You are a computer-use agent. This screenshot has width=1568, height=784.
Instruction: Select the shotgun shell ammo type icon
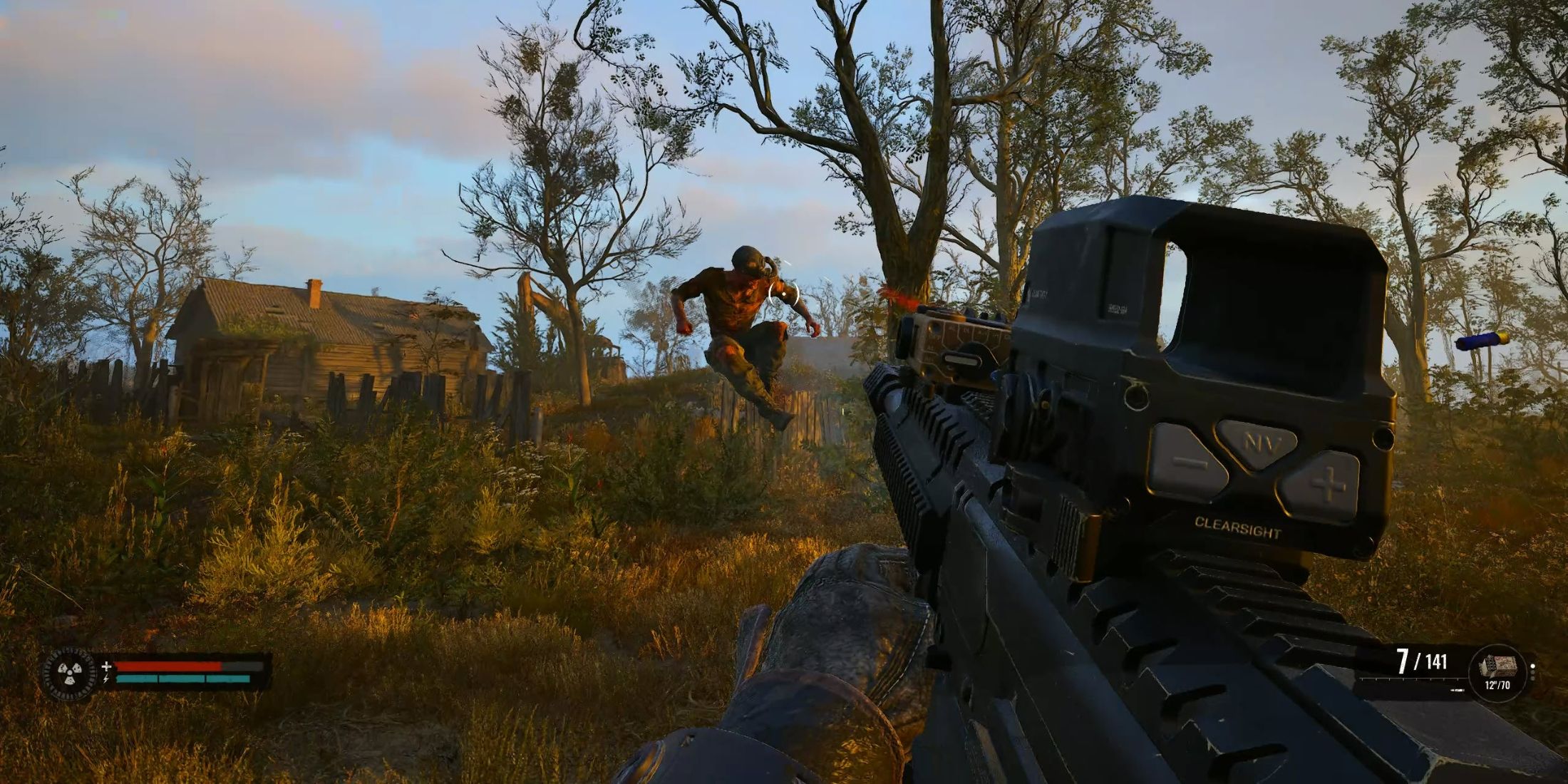pyautogui.click(x=1497, y=665)
